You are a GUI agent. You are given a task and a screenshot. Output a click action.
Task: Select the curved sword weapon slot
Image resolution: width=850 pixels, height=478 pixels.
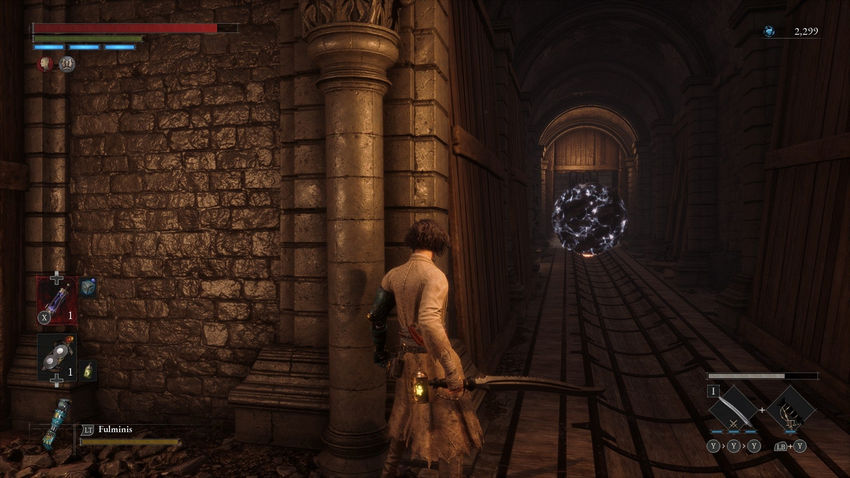click(738, 407)
